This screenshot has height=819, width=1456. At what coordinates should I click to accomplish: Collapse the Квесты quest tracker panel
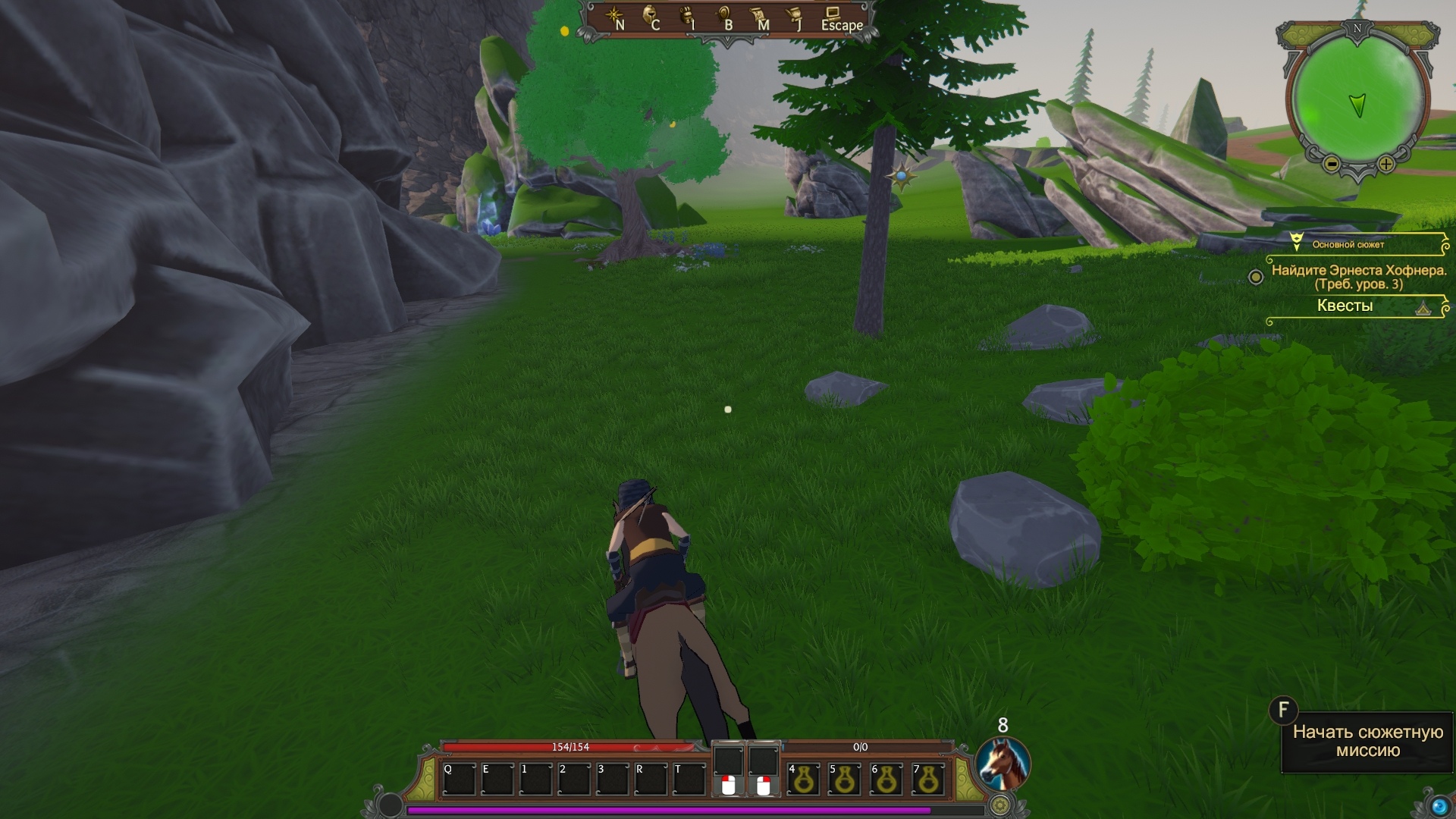click(x=1423, y=308)
